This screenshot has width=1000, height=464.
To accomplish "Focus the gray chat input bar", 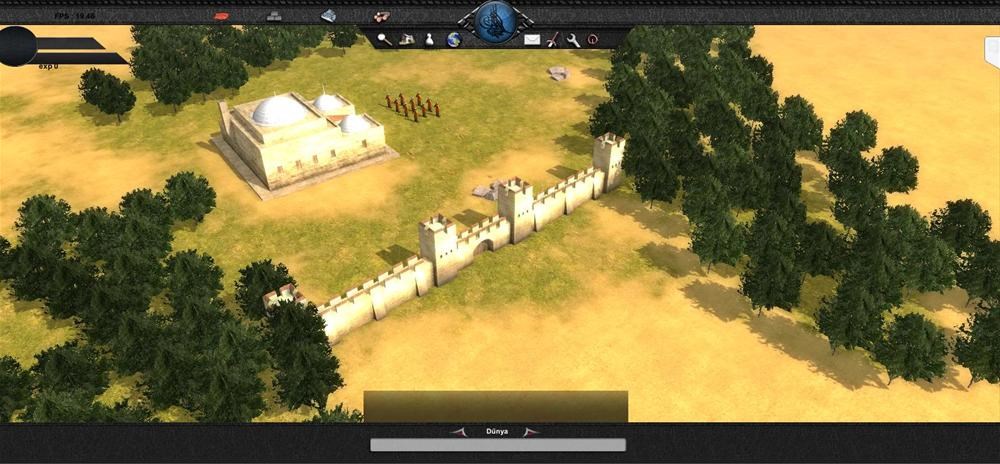I will pos(498,445).
